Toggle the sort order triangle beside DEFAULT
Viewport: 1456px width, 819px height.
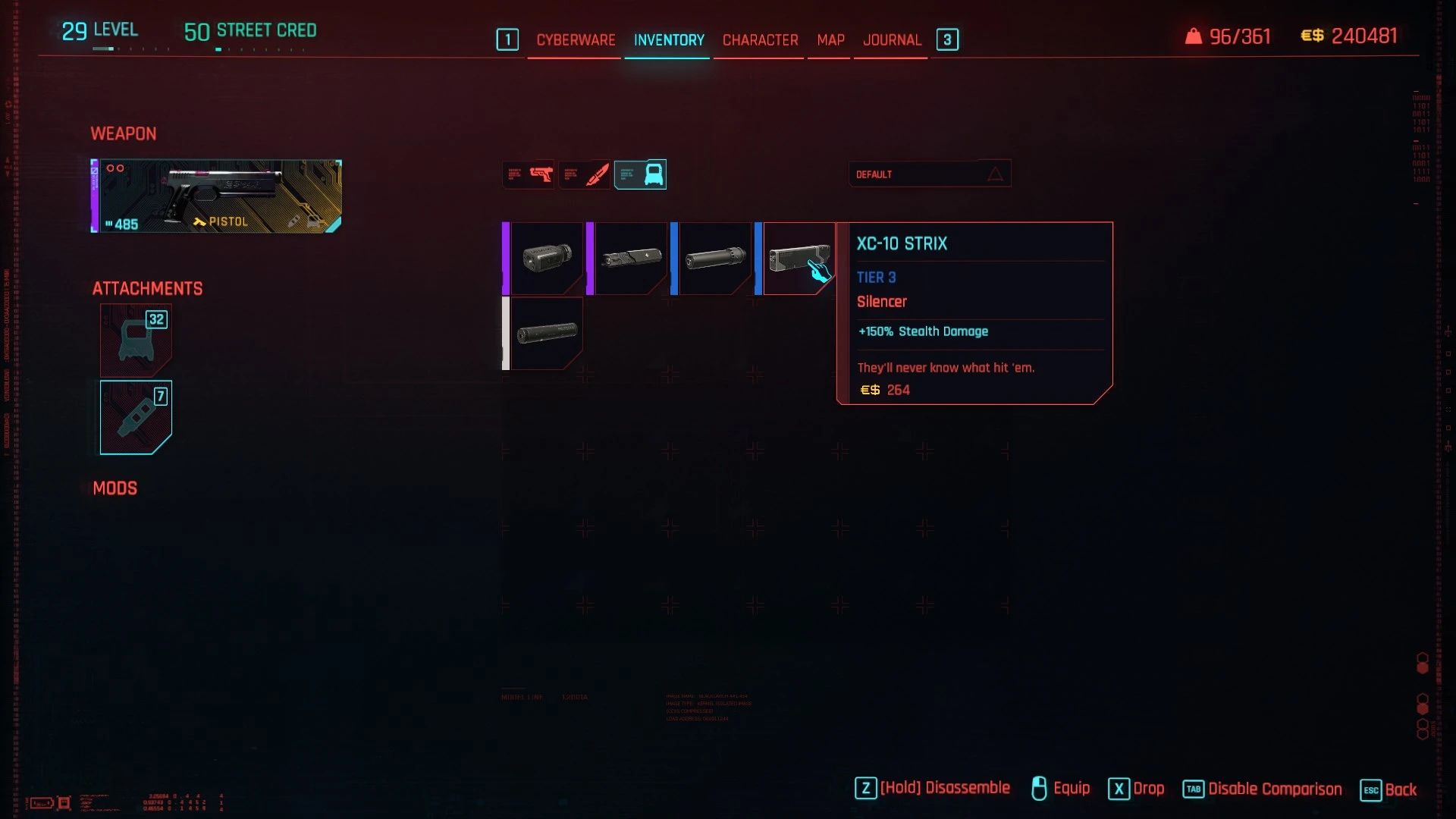pyautogui.click(x=993, y=174)
